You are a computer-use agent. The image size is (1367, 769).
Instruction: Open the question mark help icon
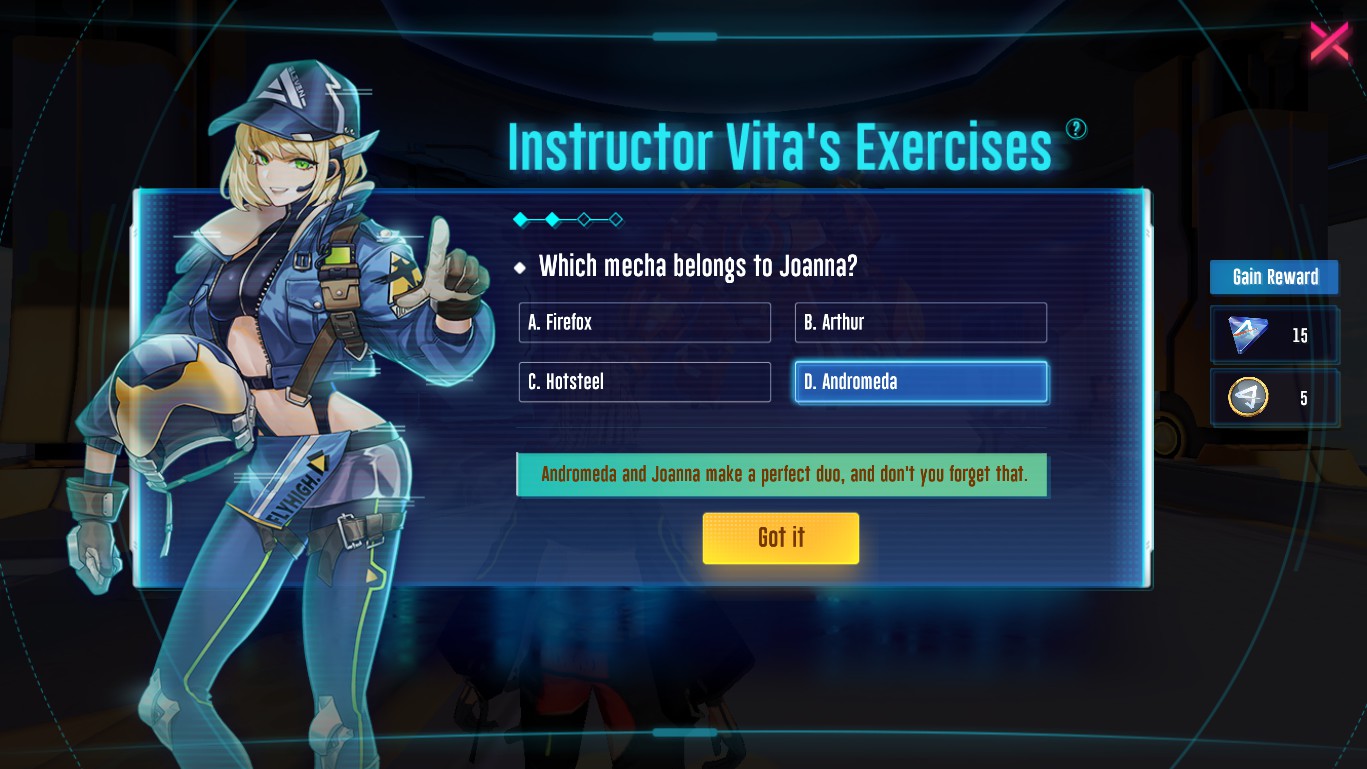click(x=1076, y=128)
